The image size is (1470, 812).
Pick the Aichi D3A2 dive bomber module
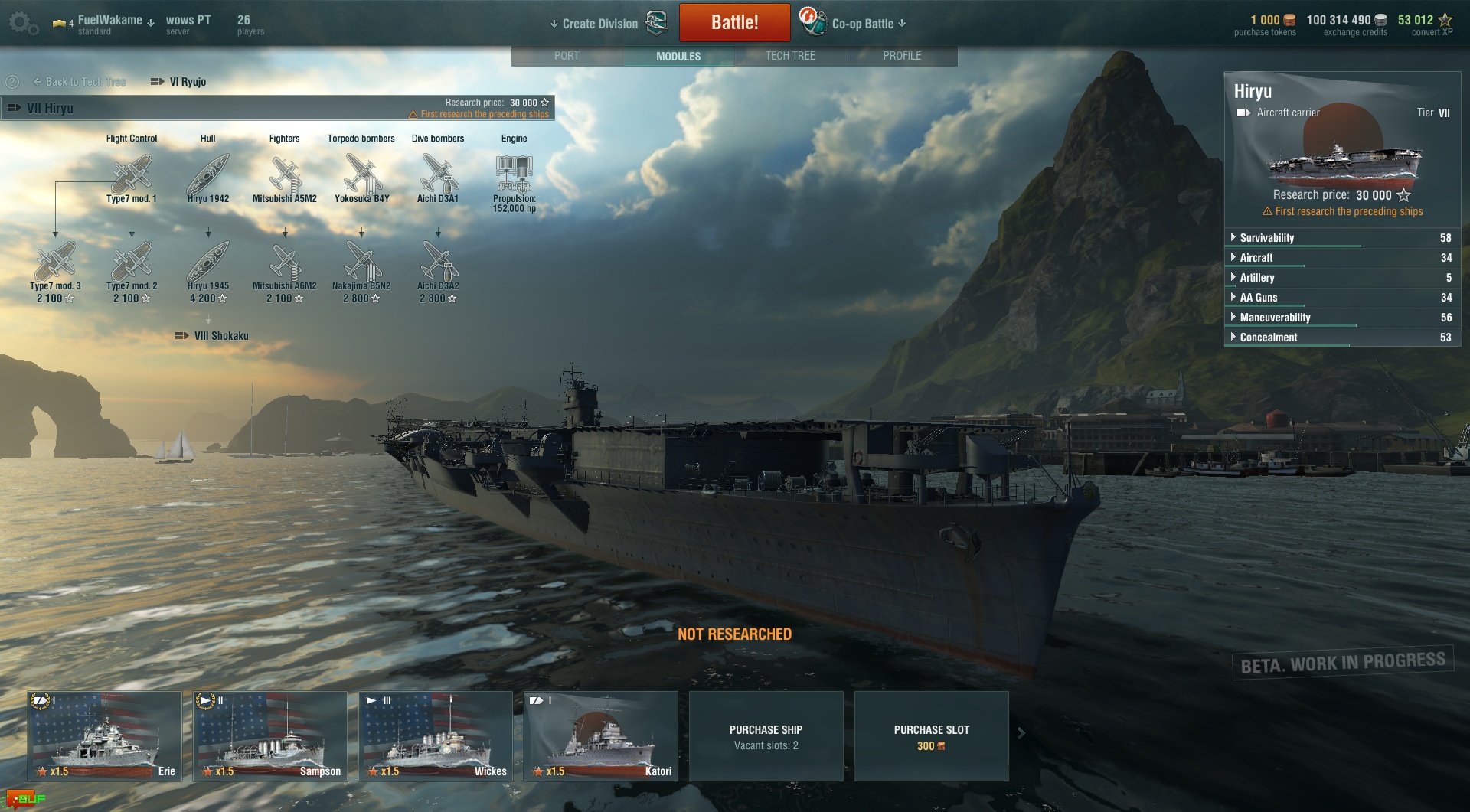tap(438, 263)
